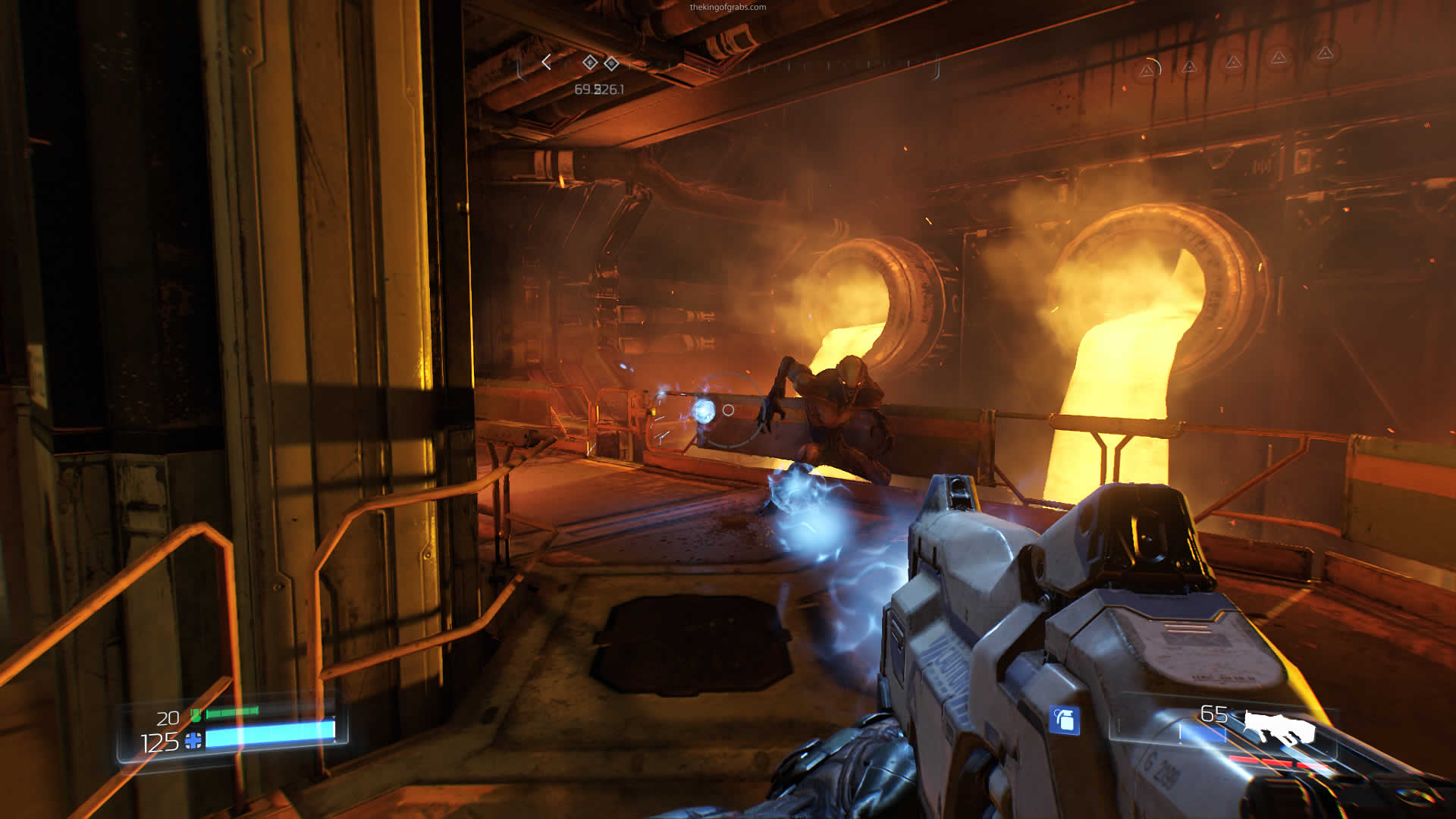The image size is (1456, 819).
Task: Click the blue health cross icon
Action: (193, 740)
